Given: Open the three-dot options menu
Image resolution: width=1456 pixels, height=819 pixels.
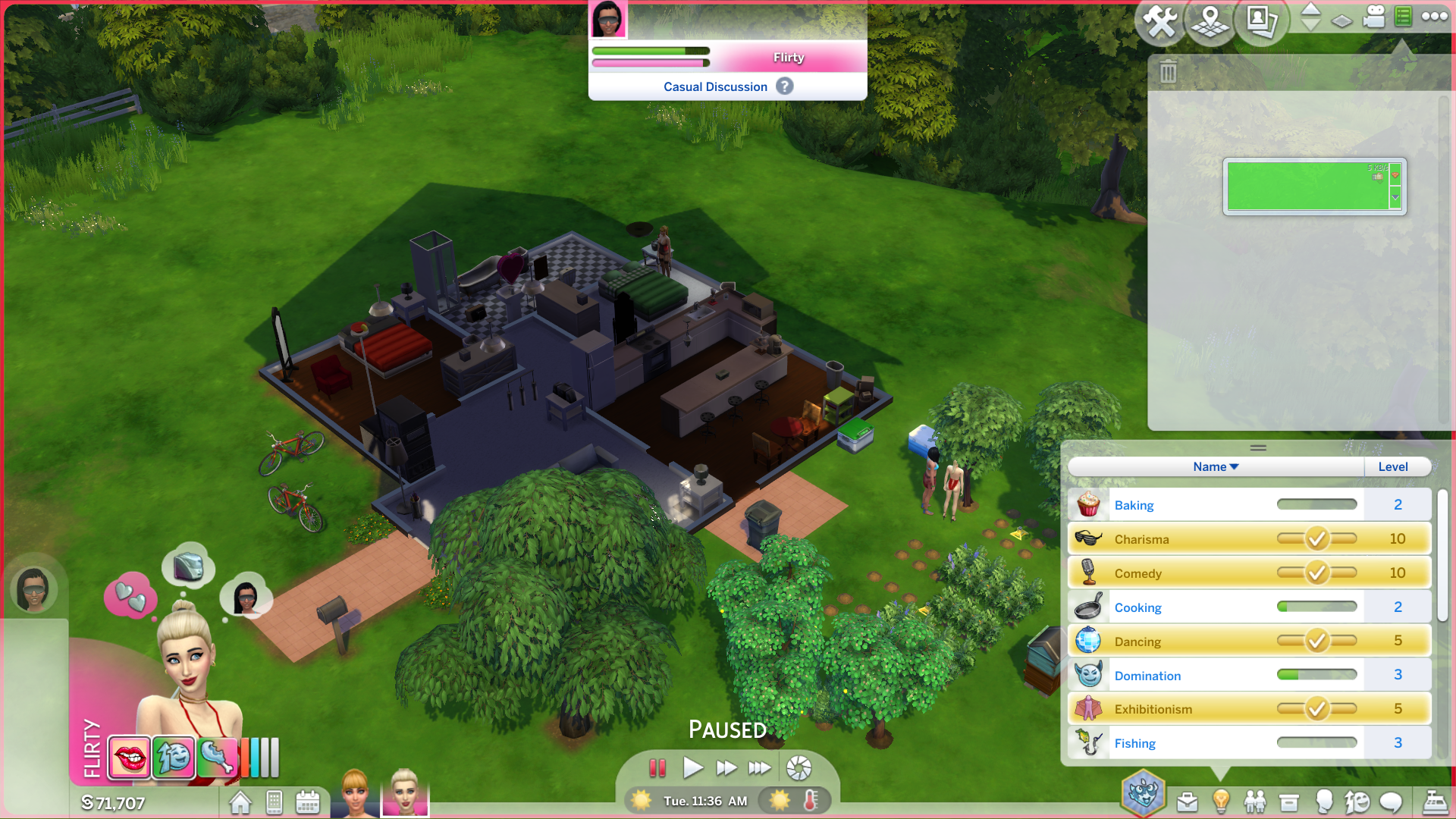Looking at the screenshot, I should 1436,17.
